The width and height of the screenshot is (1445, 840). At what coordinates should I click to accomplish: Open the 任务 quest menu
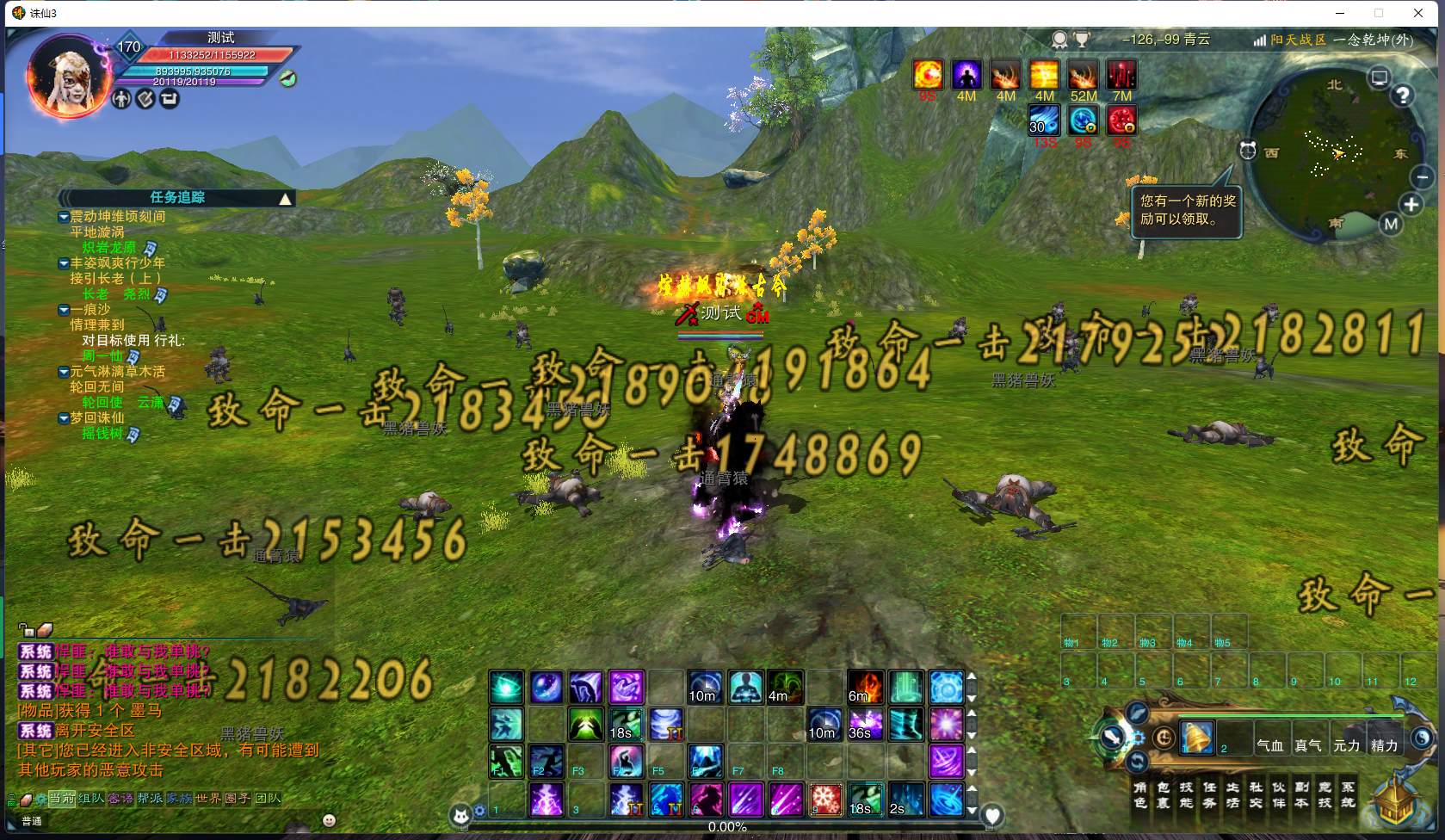[1209, 794]
